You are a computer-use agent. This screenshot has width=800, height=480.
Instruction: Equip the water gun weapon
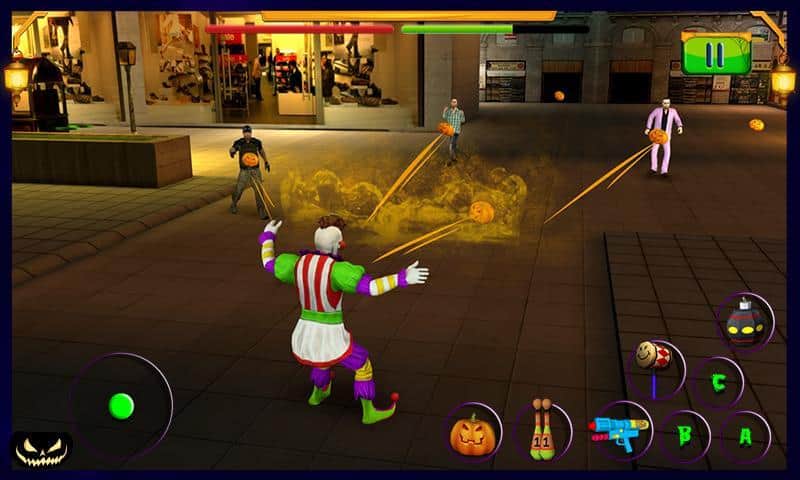click(x=619, y=430)
